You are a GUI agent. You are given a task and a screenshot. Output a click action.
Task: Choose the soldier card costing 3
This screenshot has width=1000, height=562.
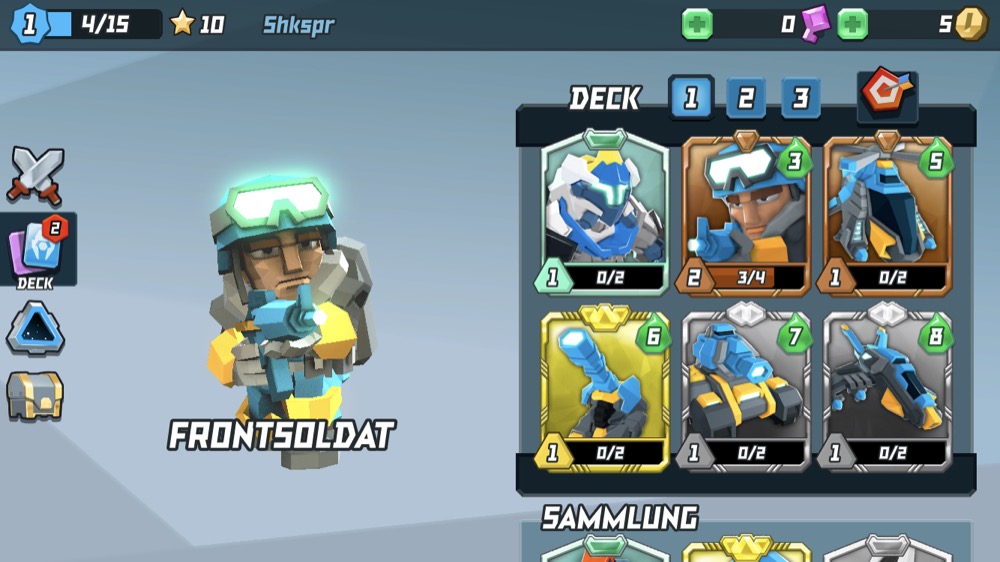(x=746, y=214)
